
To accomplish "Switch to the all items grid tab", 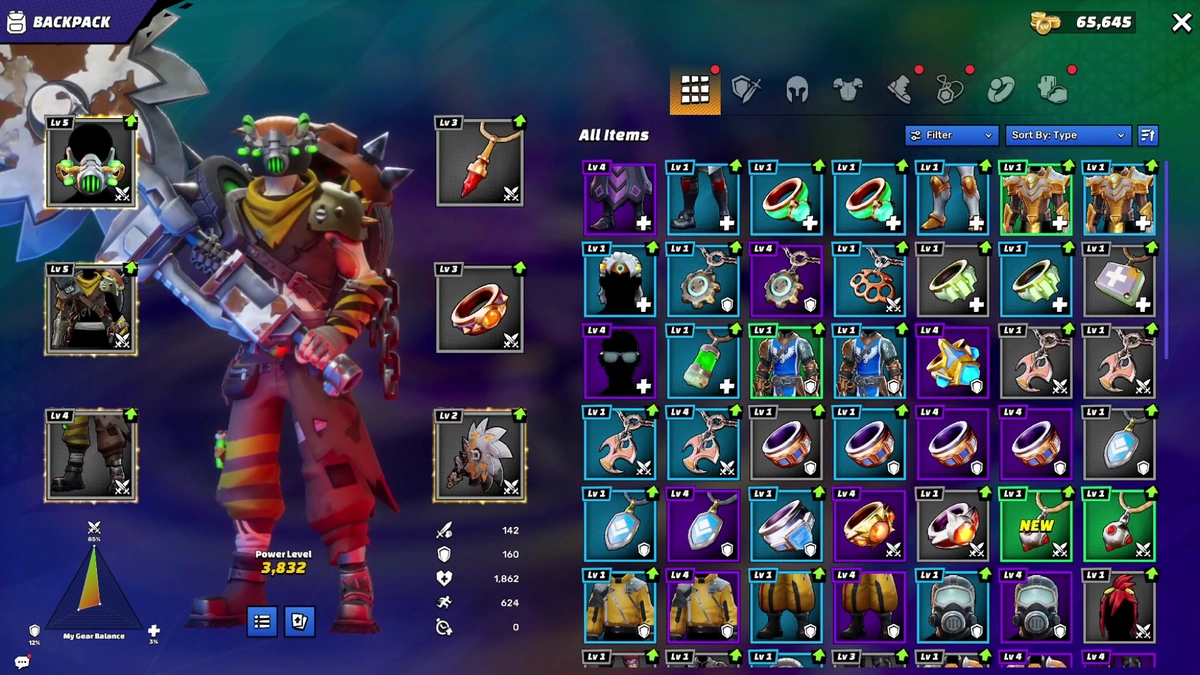I will tap(695, 91).
